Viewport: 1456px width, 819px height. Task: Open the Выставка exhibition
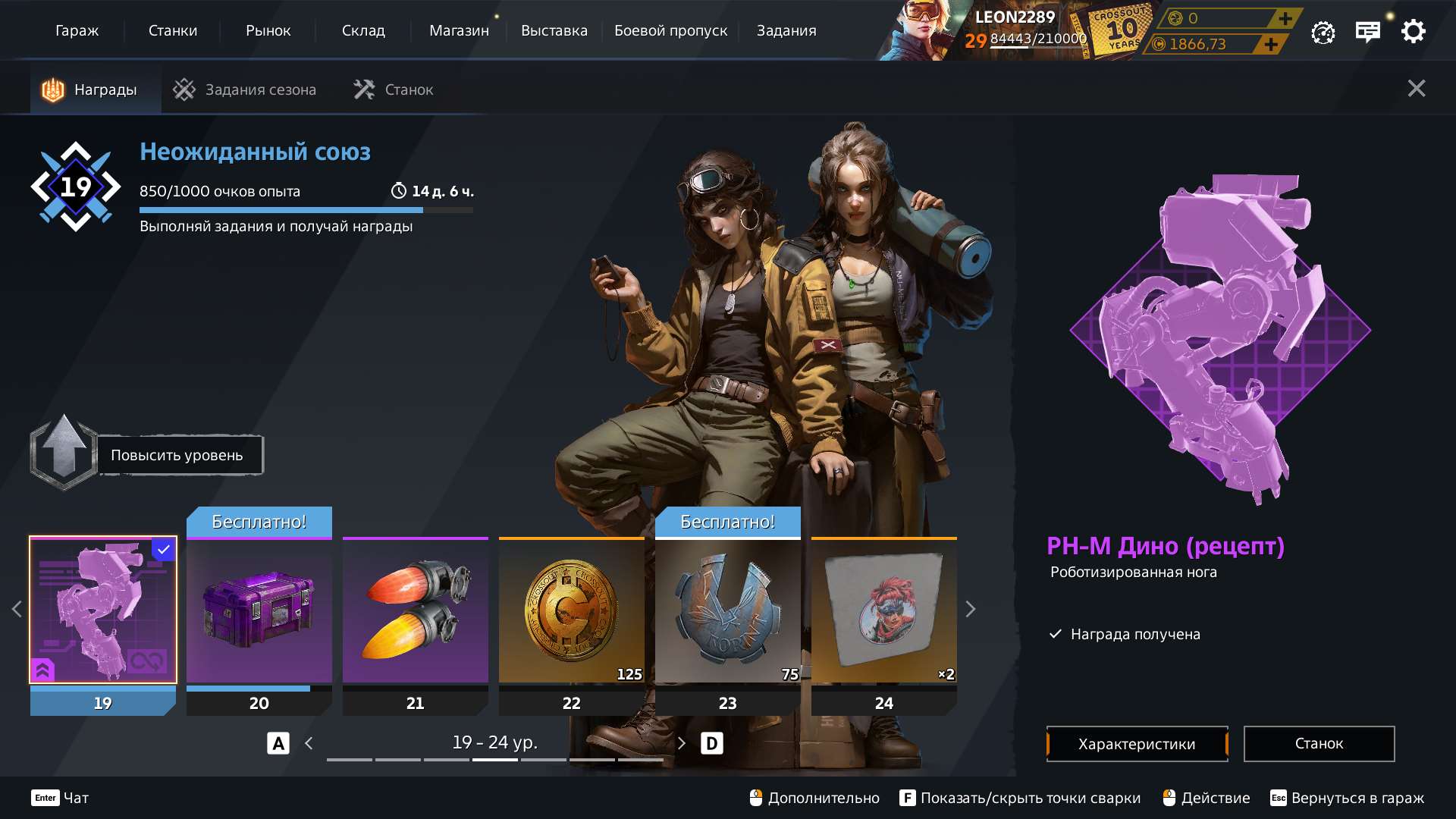pos(554,30)
